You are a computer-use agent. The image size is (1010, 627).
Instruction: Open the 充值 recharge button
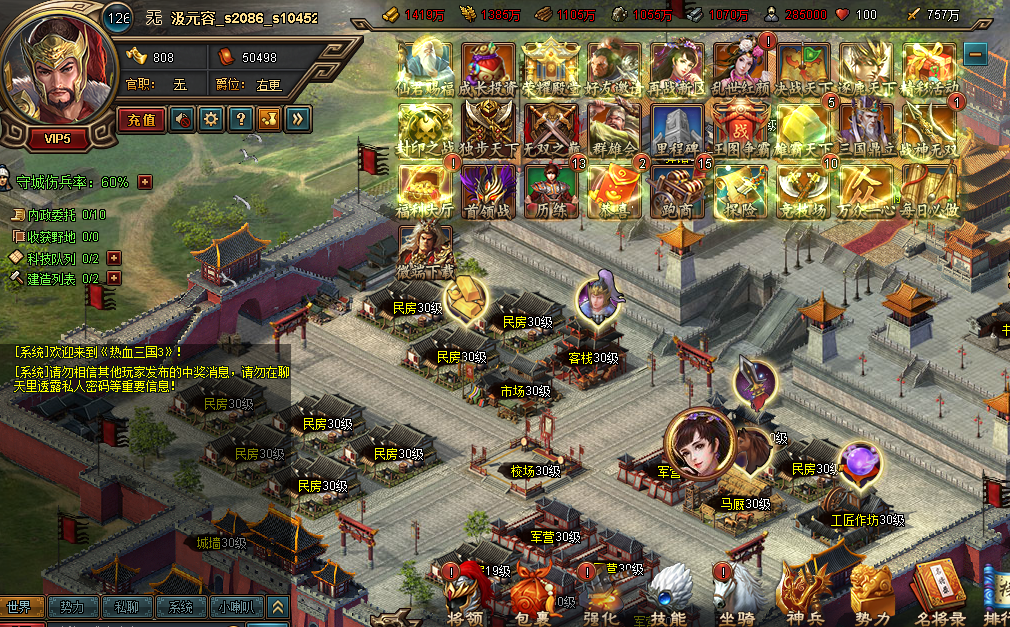[143, 120]
